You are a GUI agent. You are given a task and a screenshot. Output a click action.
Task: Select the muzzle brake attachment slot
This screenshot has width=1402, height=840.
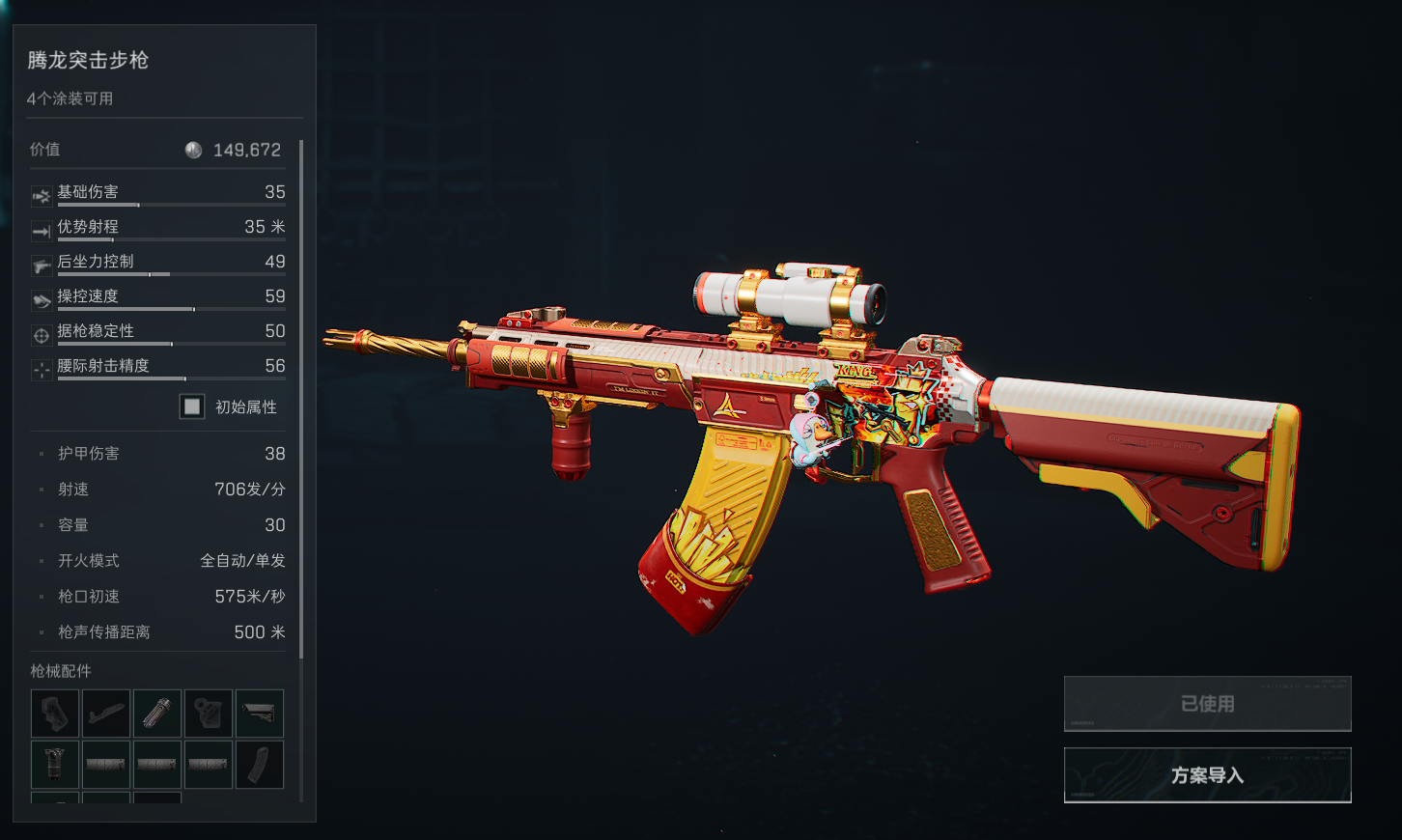[157, 714]
